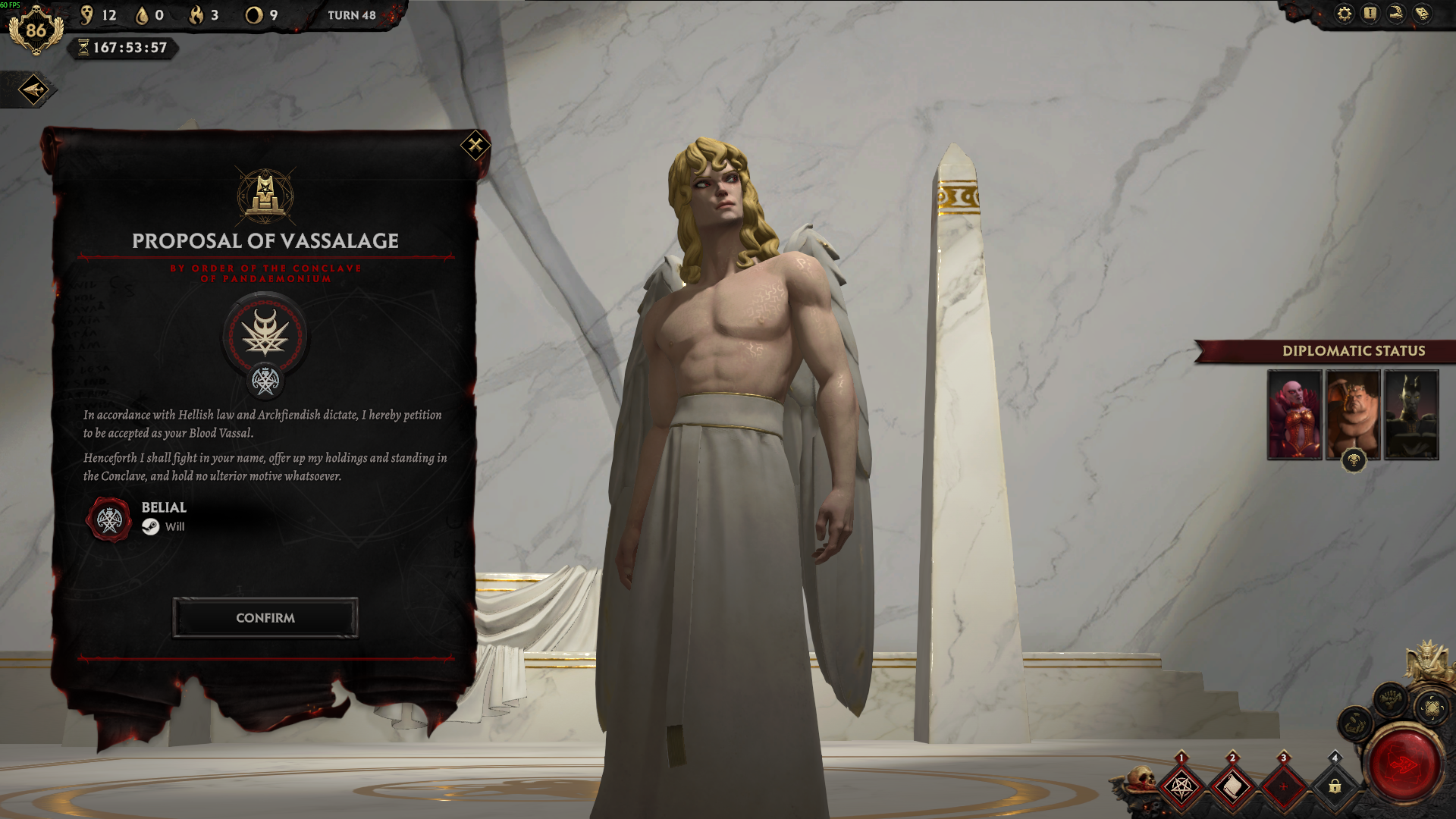Viewport: 1456px width, 819px height.
Task: Click Belial's red wax seal sigil
Action: coord(109,519)
